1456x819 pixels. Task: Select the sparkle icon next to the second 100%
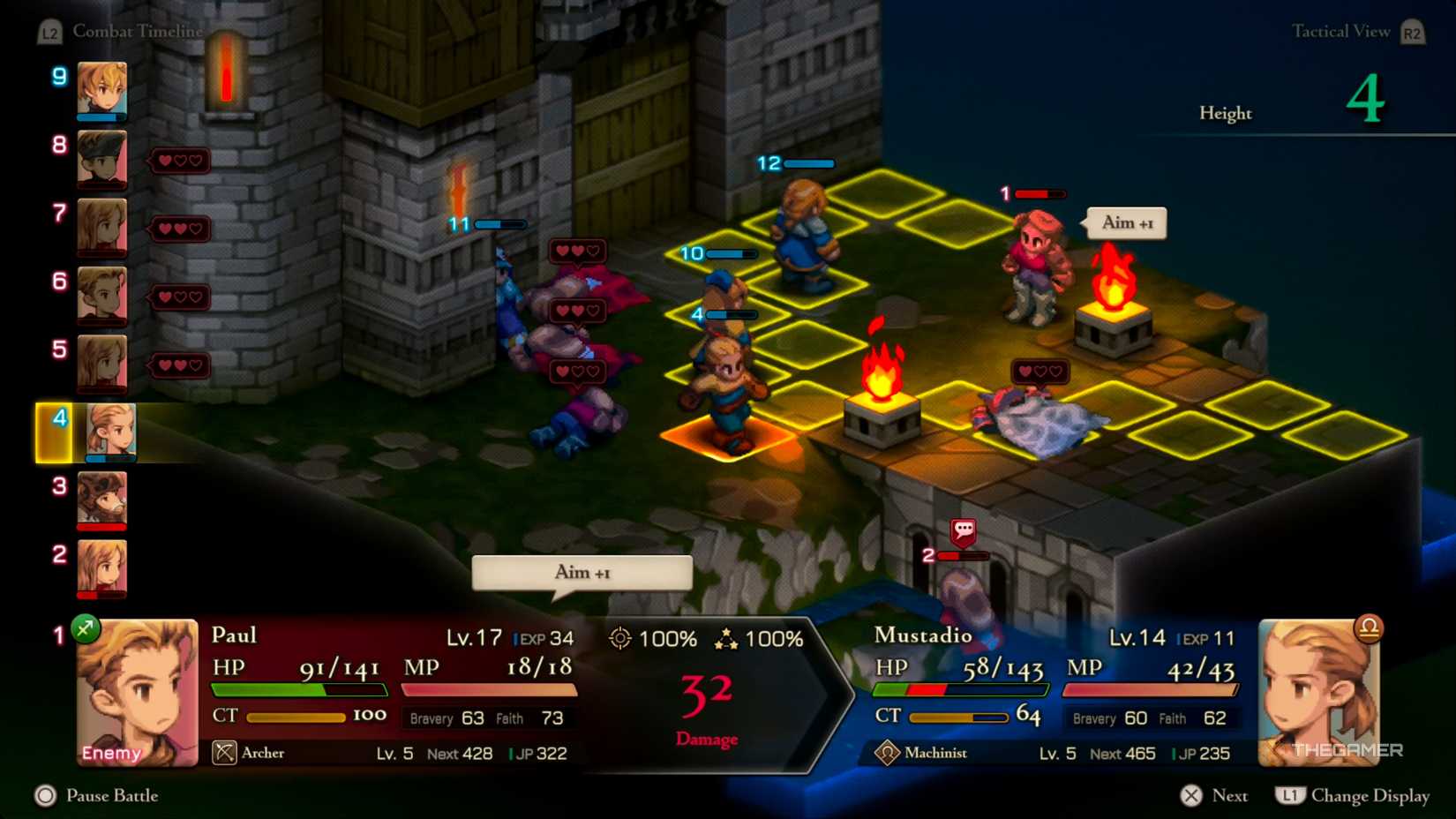point(726,638)
